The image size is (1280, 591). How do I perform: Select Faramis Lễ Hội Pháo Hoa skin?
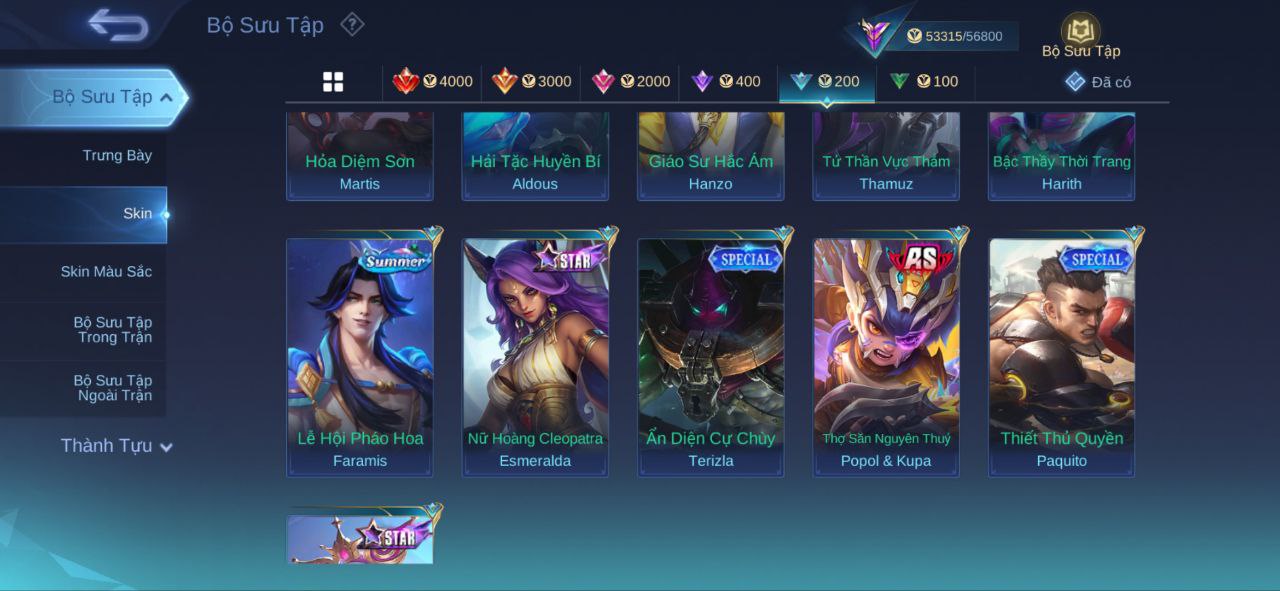click(x=360, y=357)
